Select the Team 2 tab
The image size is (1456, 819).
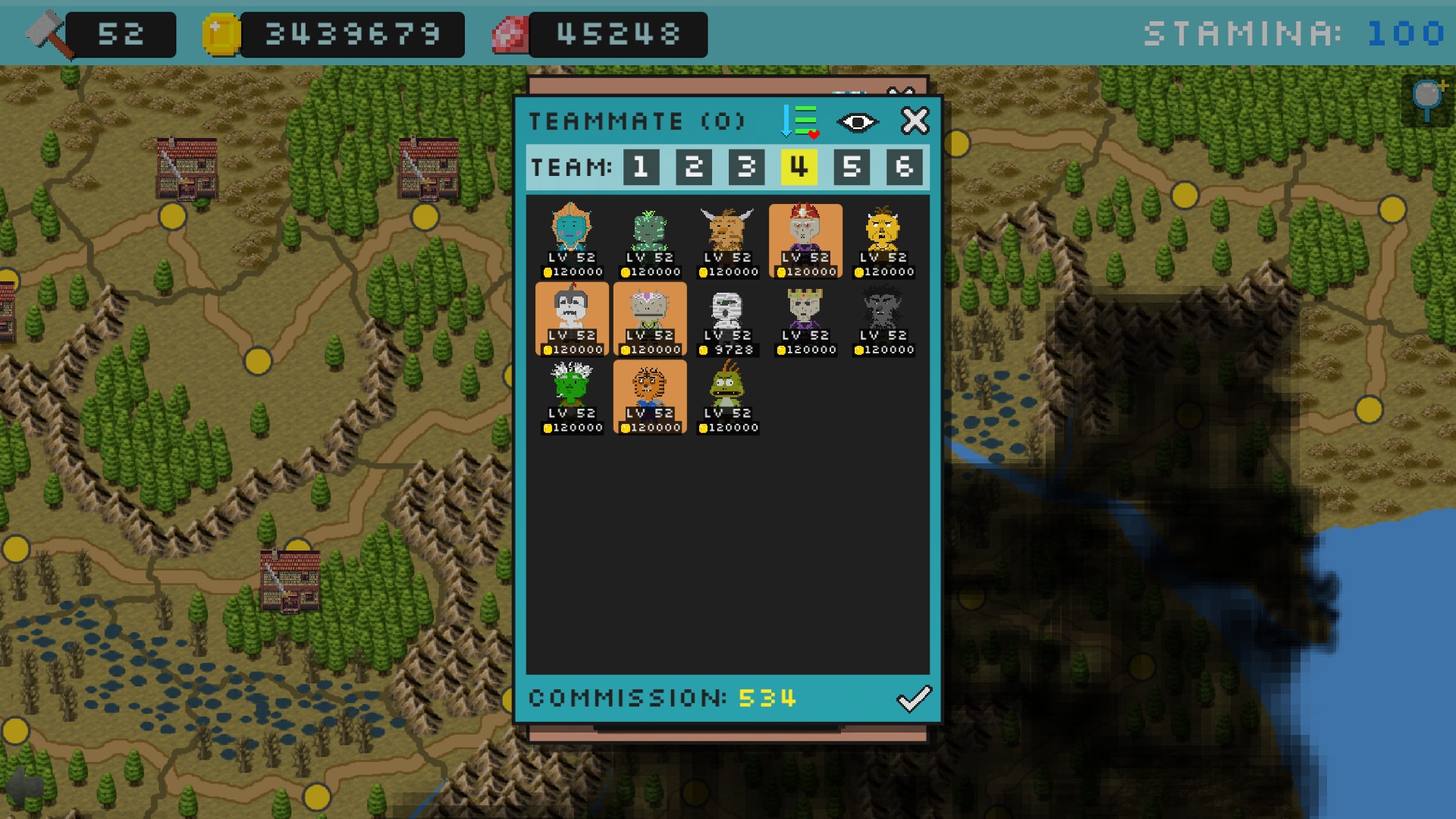point(693,167)
